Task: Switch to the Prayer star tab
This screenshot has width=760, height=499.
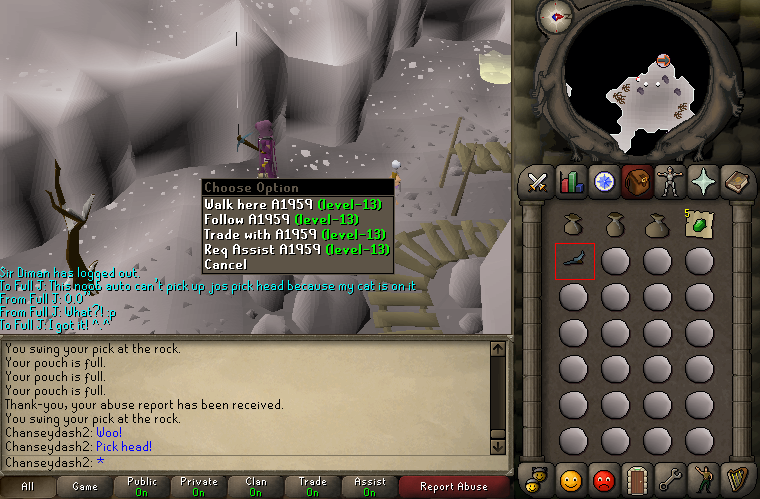Action: coord(702,181)
